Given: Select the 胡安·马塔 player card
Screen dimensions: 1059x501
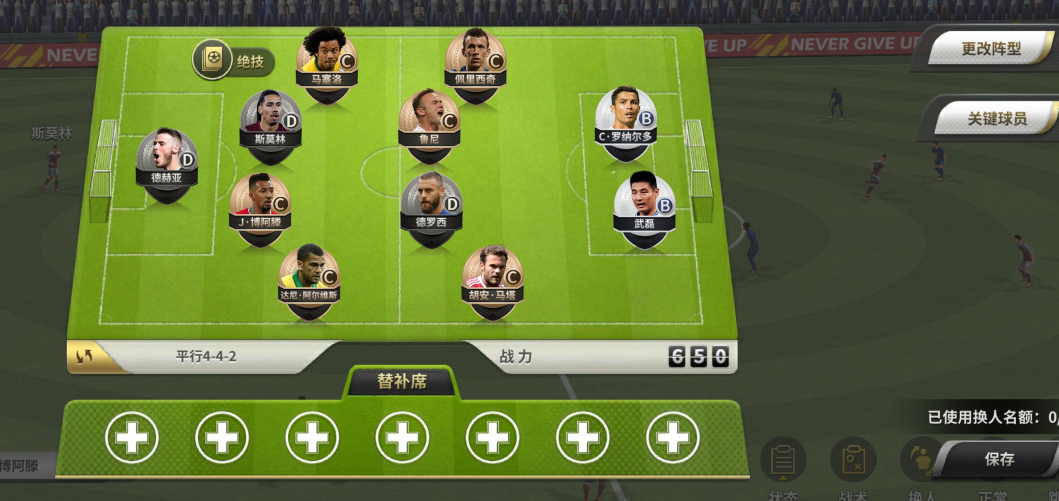Looking at the screenshot, I should tap(492, 277).
